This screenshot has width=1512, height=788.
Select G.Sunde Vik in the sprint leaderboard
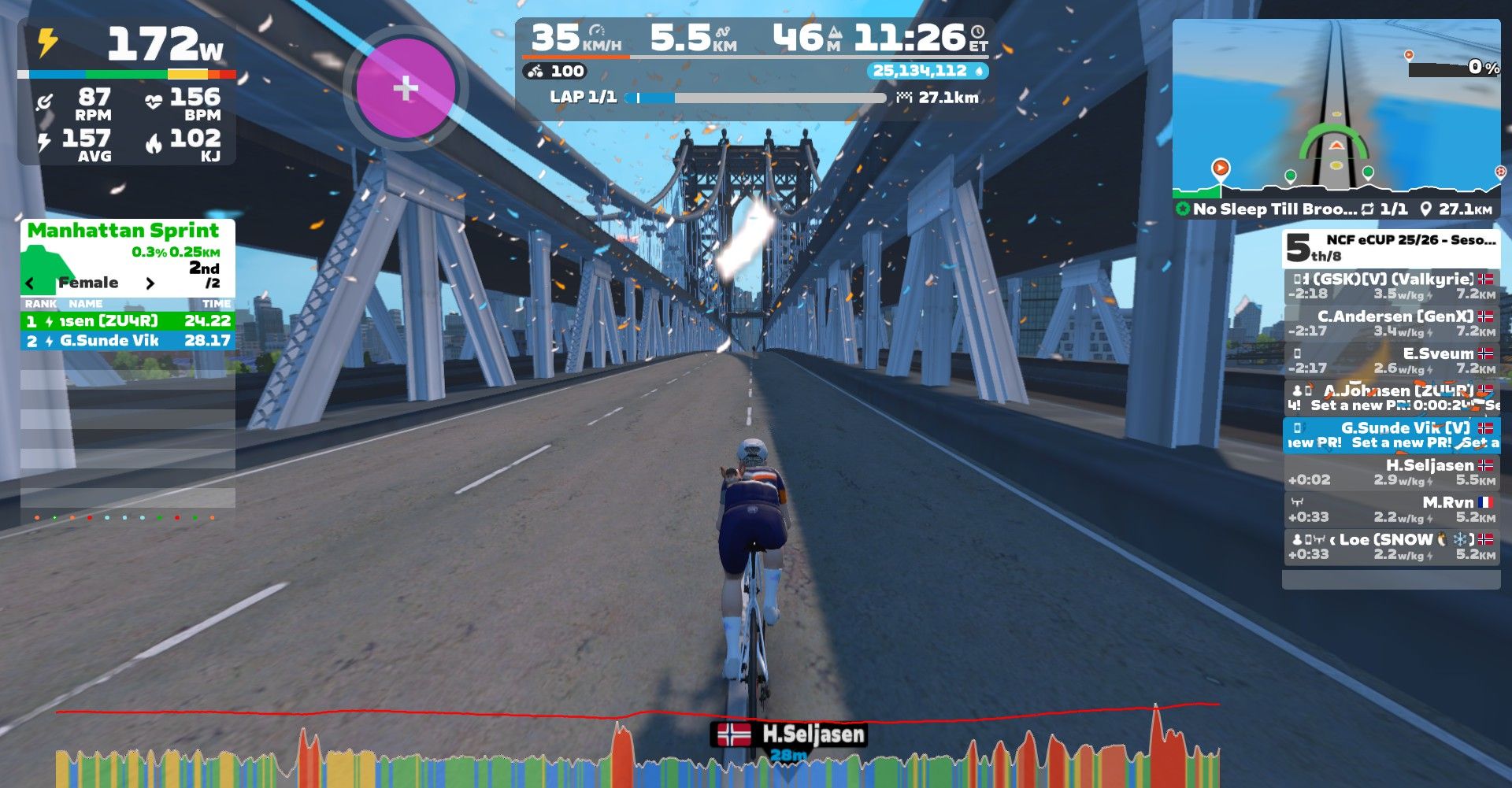[128, 341]
